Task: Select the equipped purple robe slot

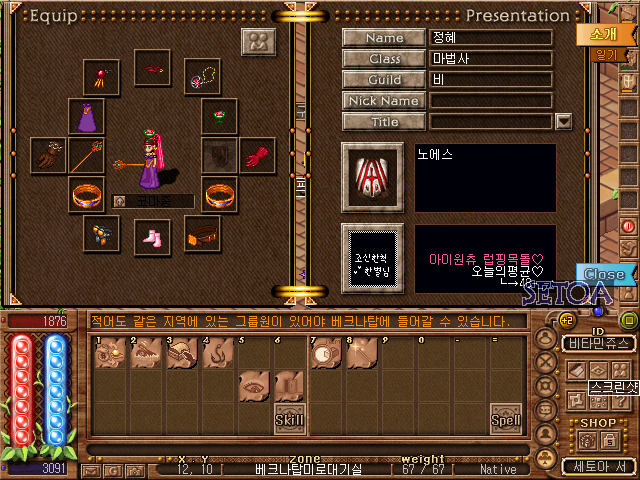Action: tap(86, 116)
